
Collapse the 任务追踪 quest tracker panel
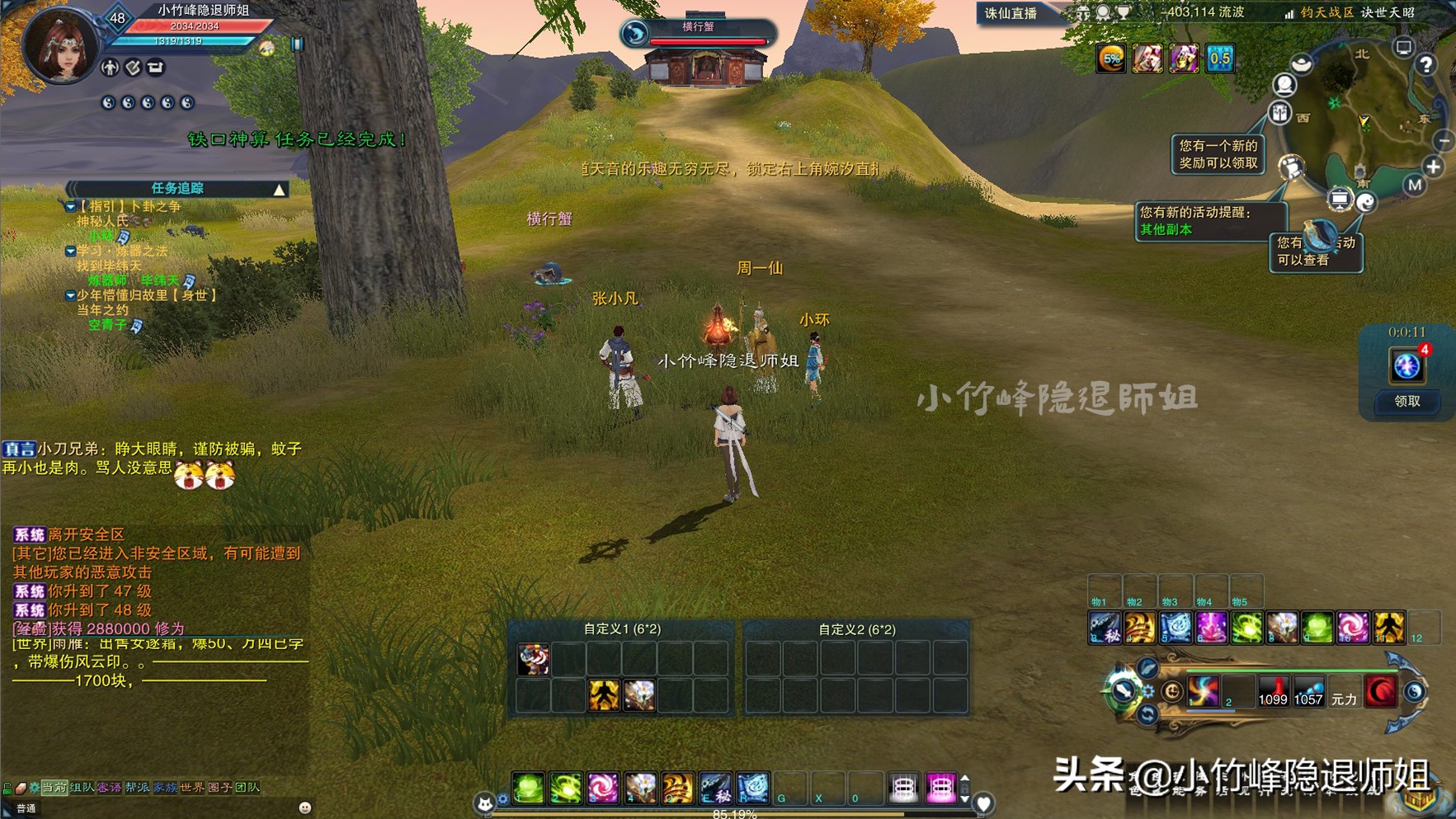(x=280, y=190)
